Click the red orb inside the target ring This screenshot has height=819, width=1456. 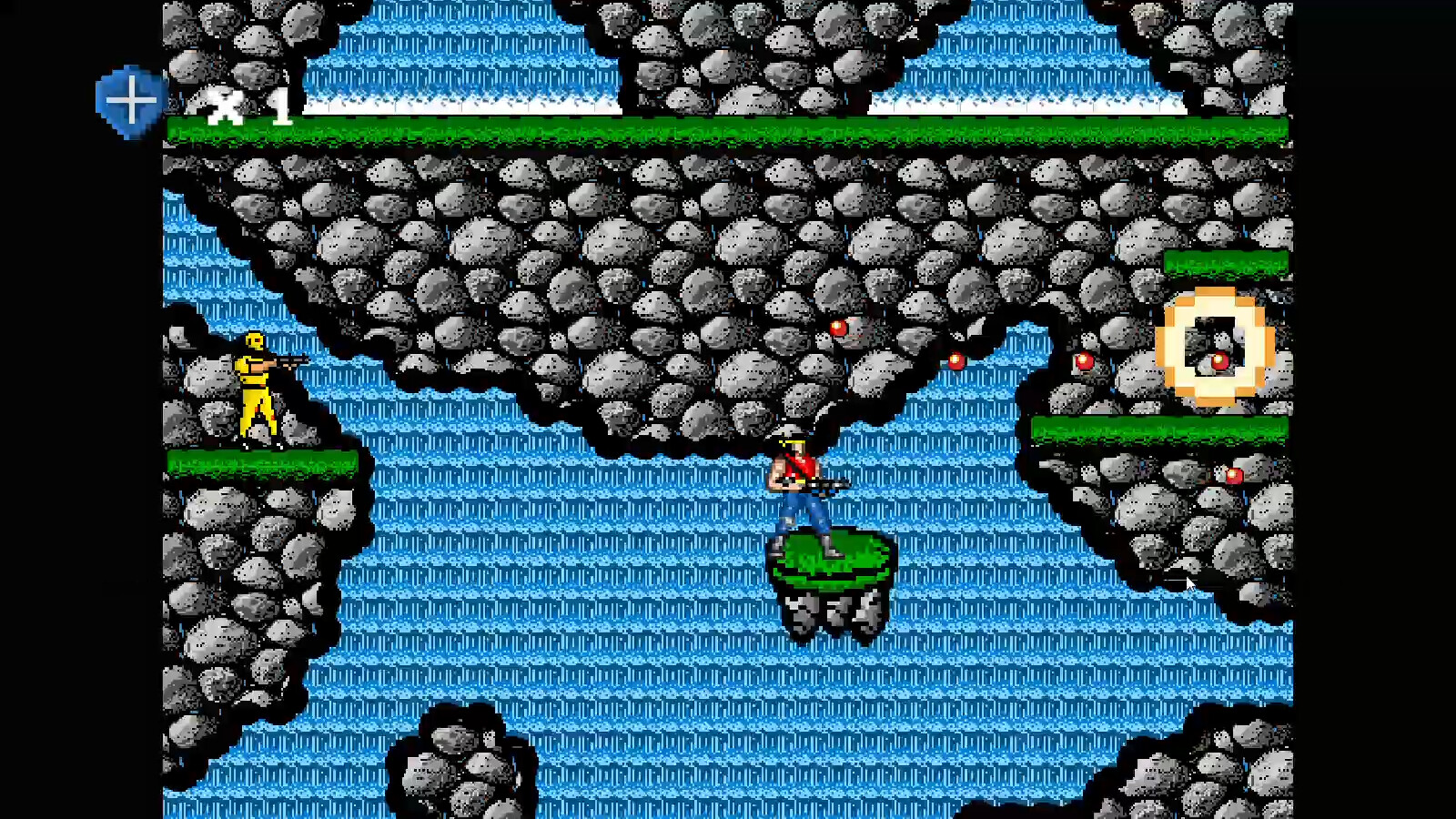pos(1219,359)
